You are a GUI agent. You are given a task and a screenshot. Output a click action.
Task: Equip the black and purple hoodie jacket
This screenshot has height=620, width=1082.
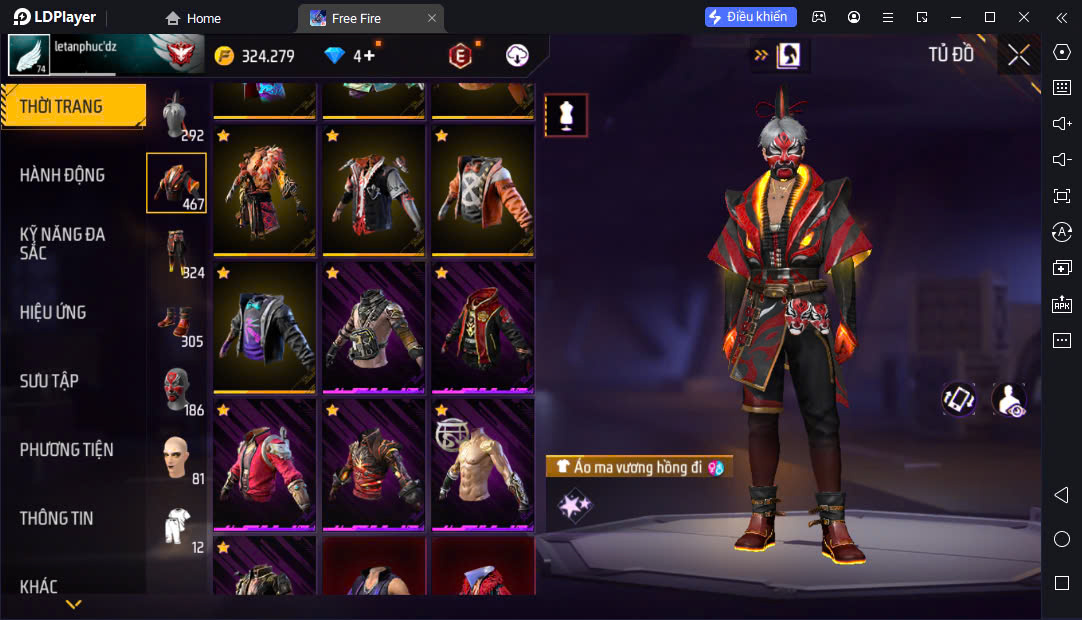tap(264, 326)
